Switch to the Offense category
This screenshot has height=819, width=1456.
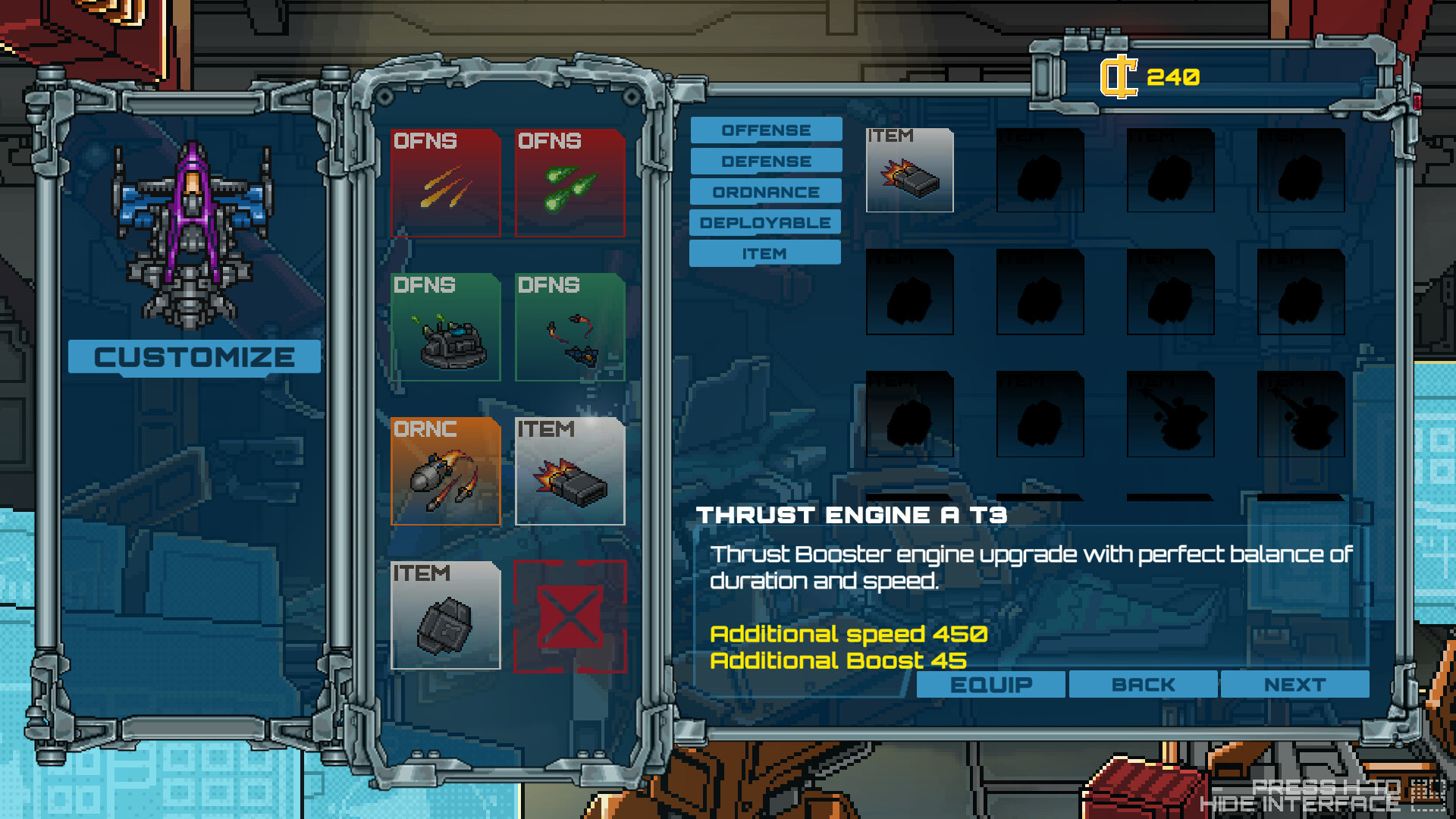pos(766,130)
